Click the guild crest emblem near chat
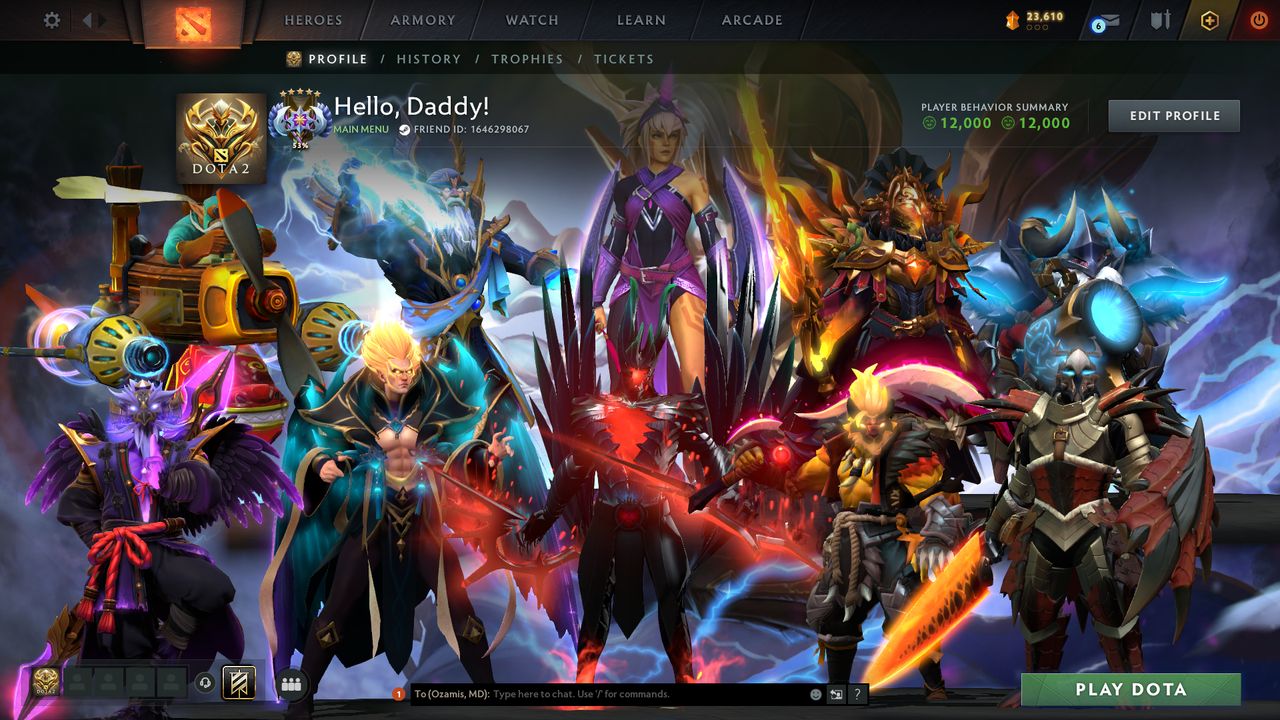The height and width of the screenshot is (720, 1280). tap(238, 682)
